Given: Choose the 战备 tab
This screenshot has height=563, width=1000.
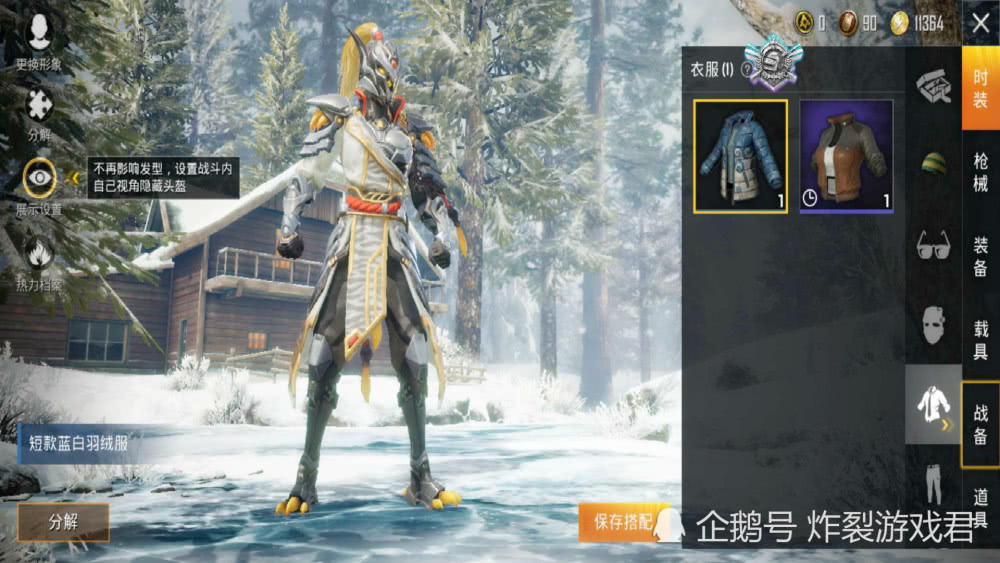Looking at the screenshot, I should [x=980, y=424].
